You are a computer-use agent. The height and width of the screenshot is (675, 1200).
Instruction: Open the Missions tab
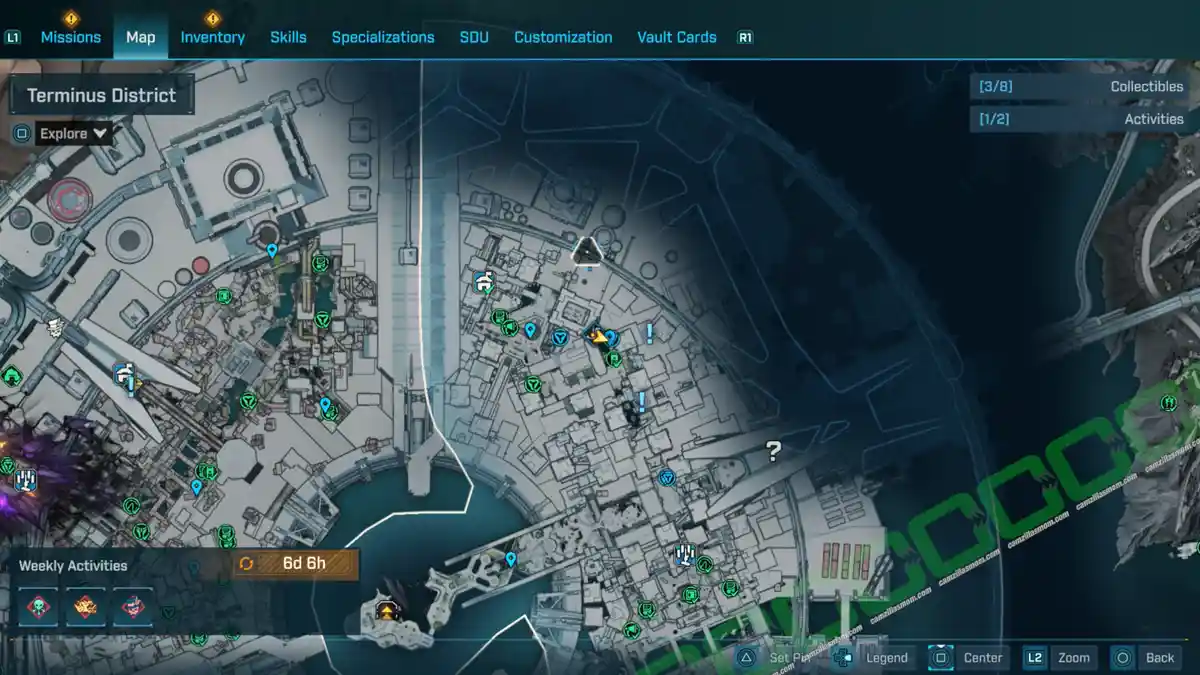(x=70, y=37)
